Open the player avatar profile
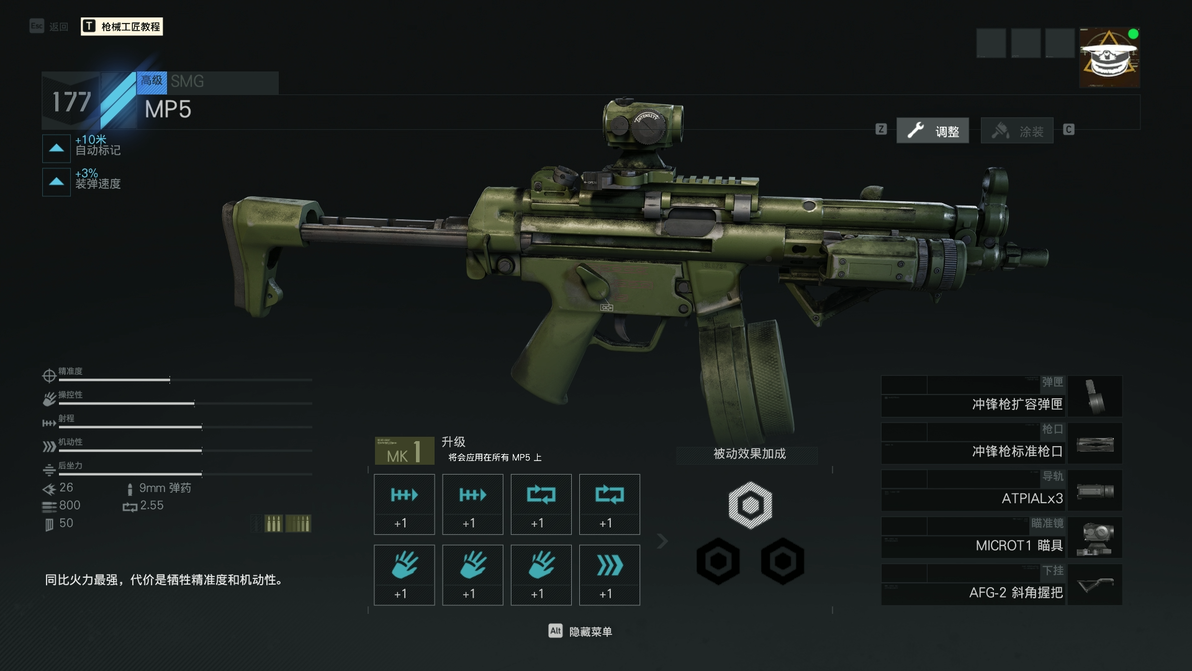Viewport: 1192px width, 671px height. coord(1108,58)
